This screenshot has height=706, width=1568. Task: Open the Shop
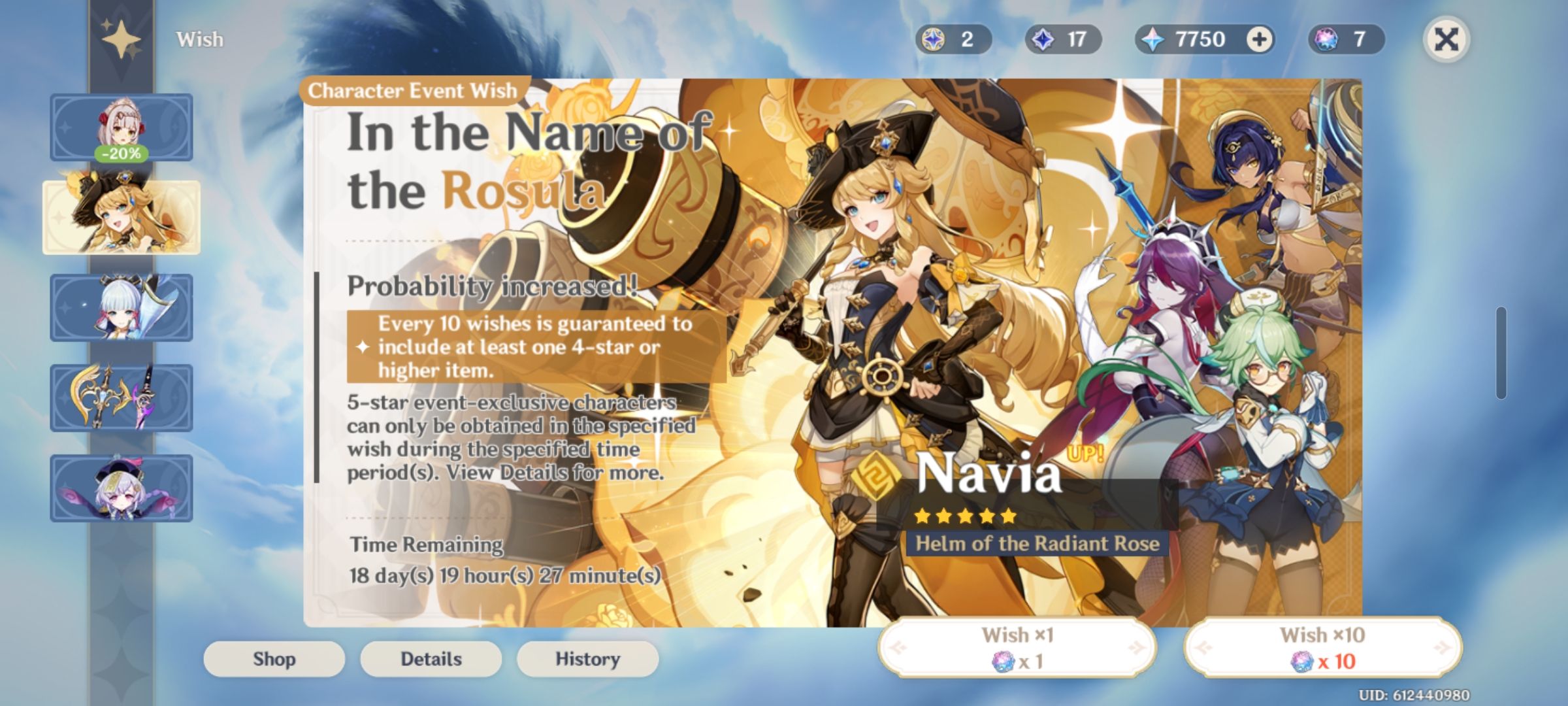pos(274,658)
